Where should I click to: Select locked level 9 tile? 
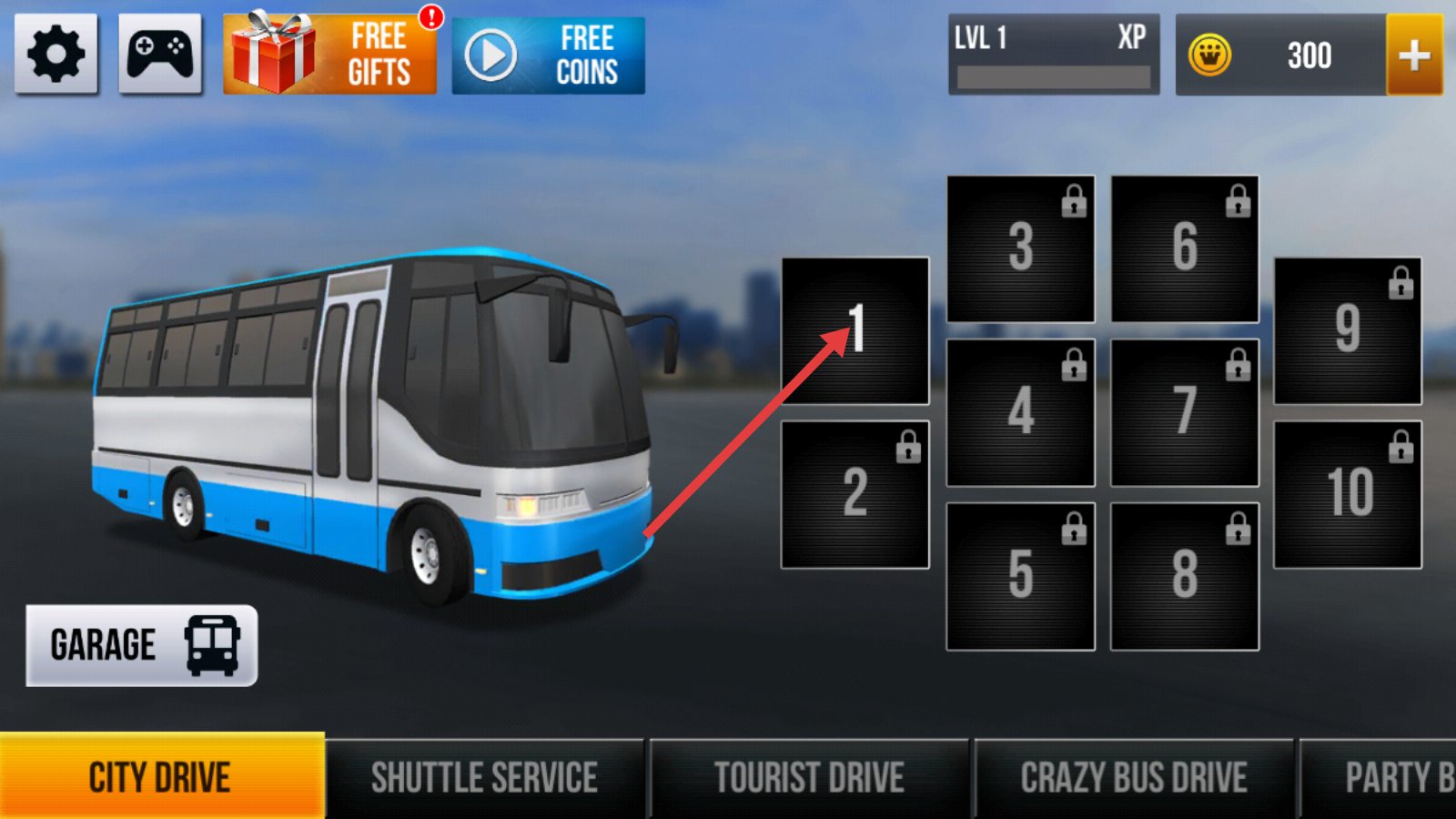point(1348,330)
